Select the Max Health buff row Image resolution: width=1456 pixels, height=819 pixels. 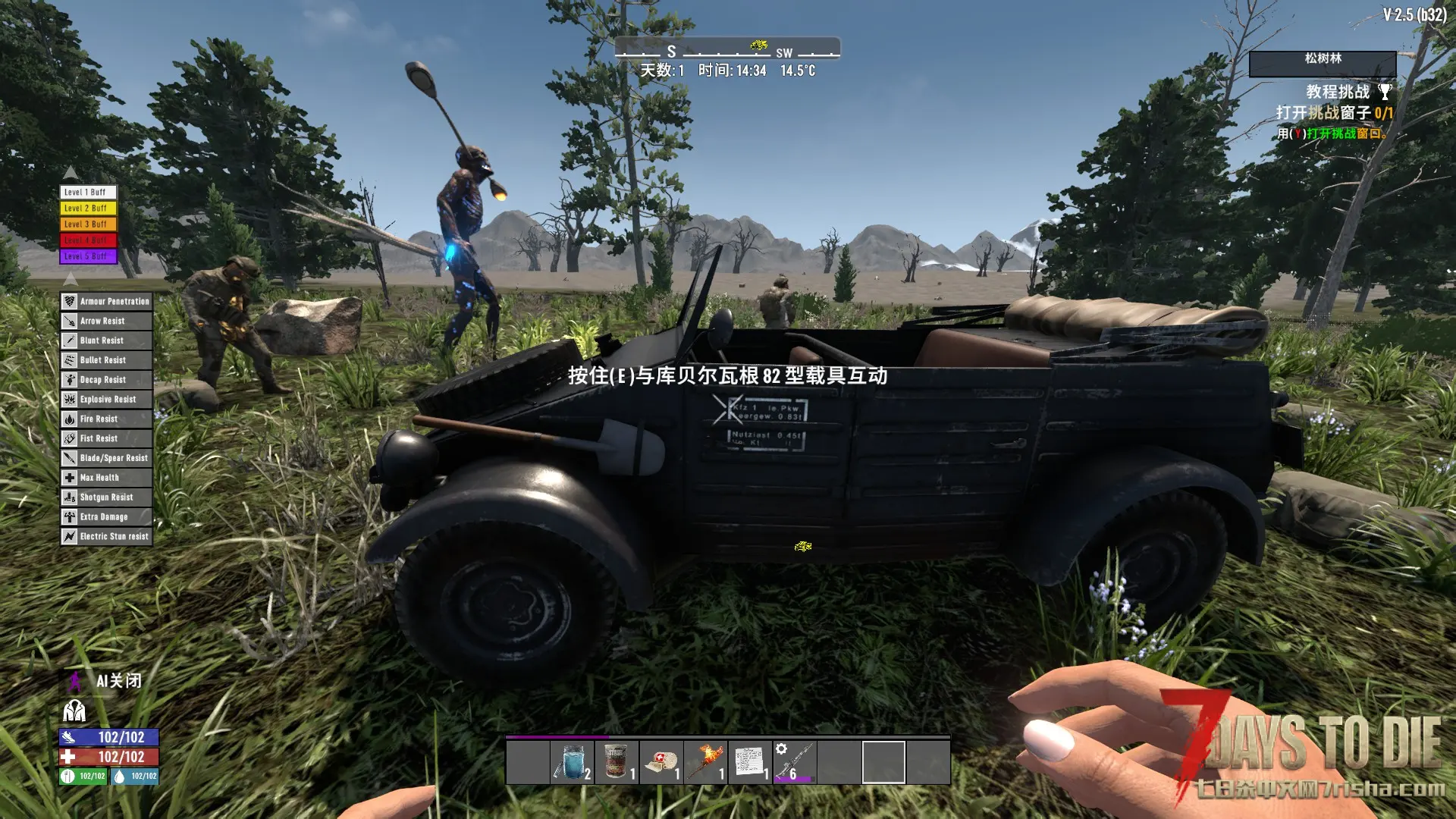[x=106, y=478]
